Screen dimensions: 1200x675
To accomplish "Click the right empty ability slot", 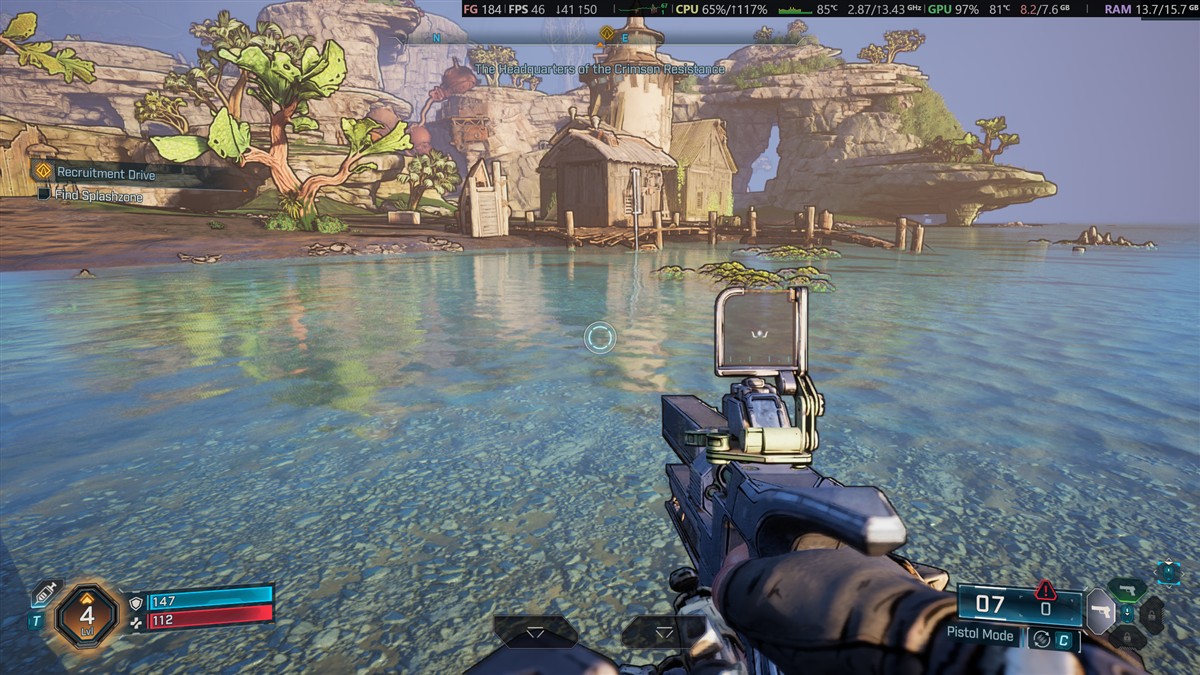I will [x=664, y=631].
